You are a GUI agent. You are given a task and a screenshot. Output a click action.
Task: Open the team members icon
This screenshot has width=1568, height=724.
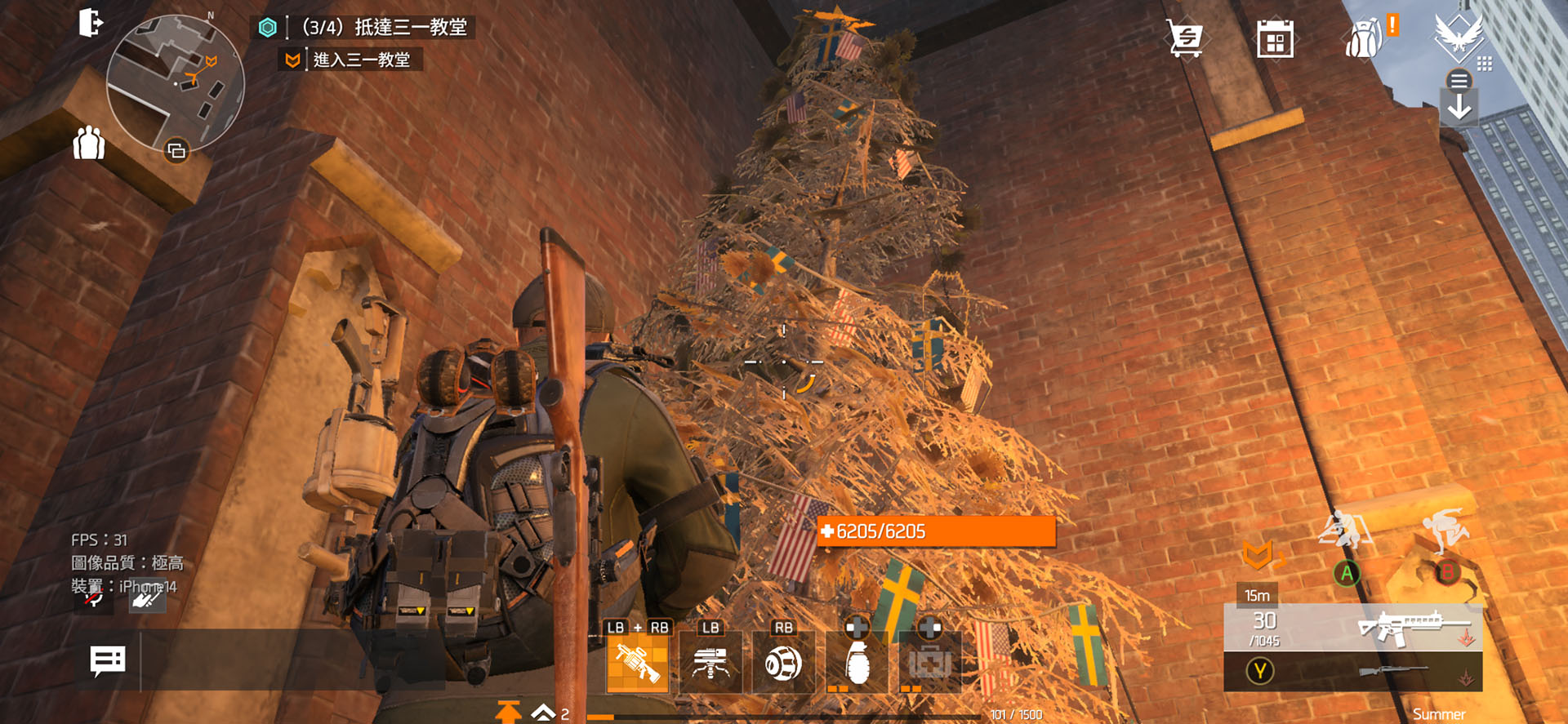(89, 144)
